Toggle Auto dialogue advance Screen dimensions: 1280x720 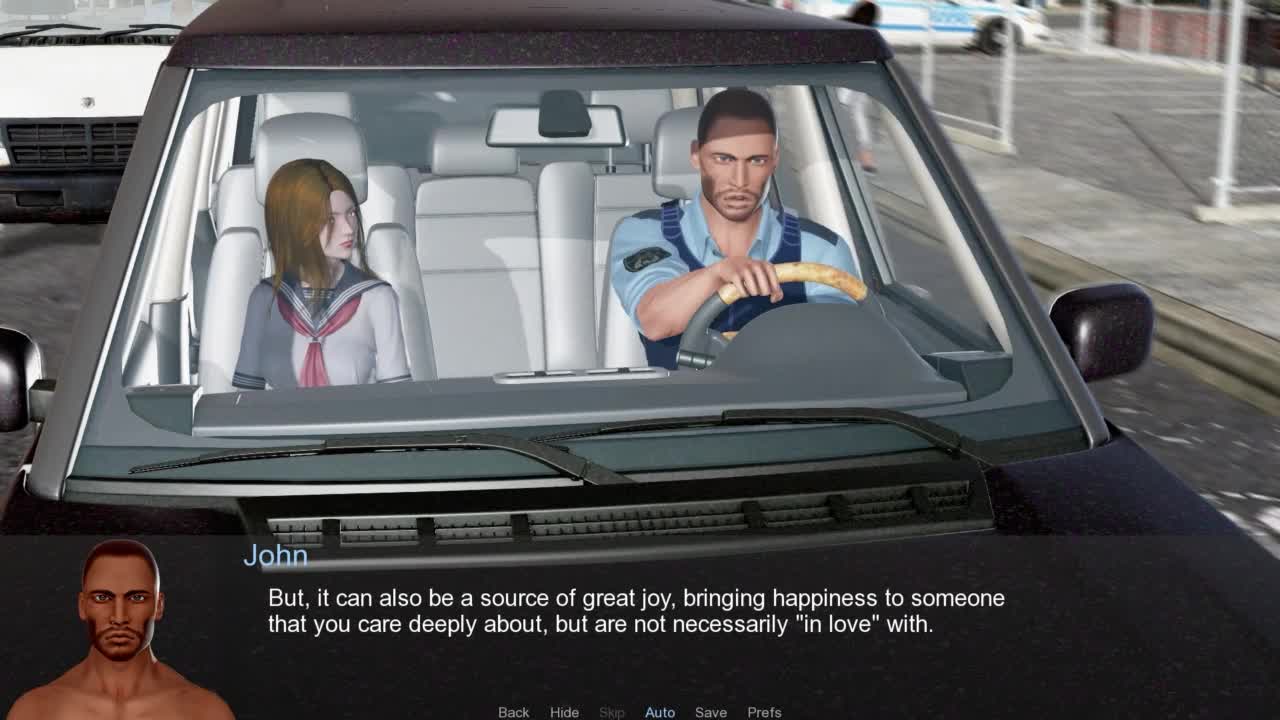tap(660, 712)
